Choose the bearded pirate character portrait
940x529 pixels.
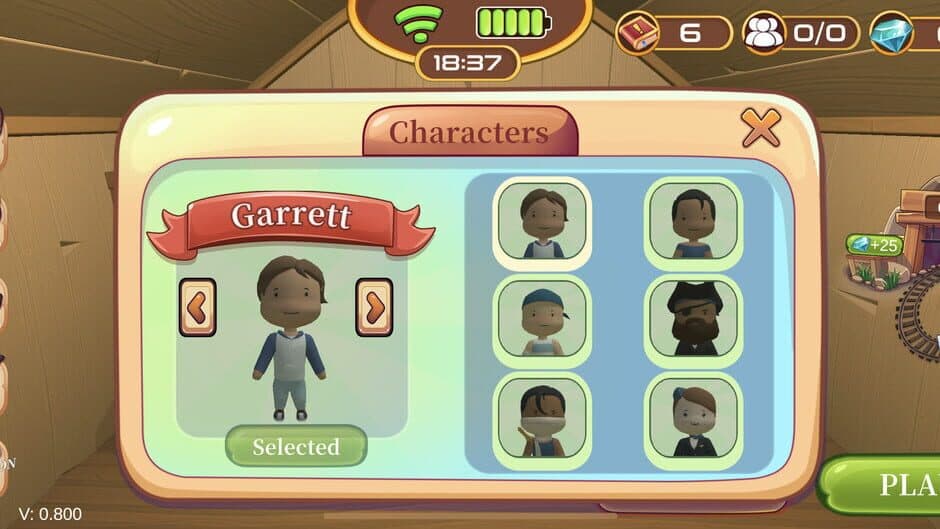click(693, 319)
